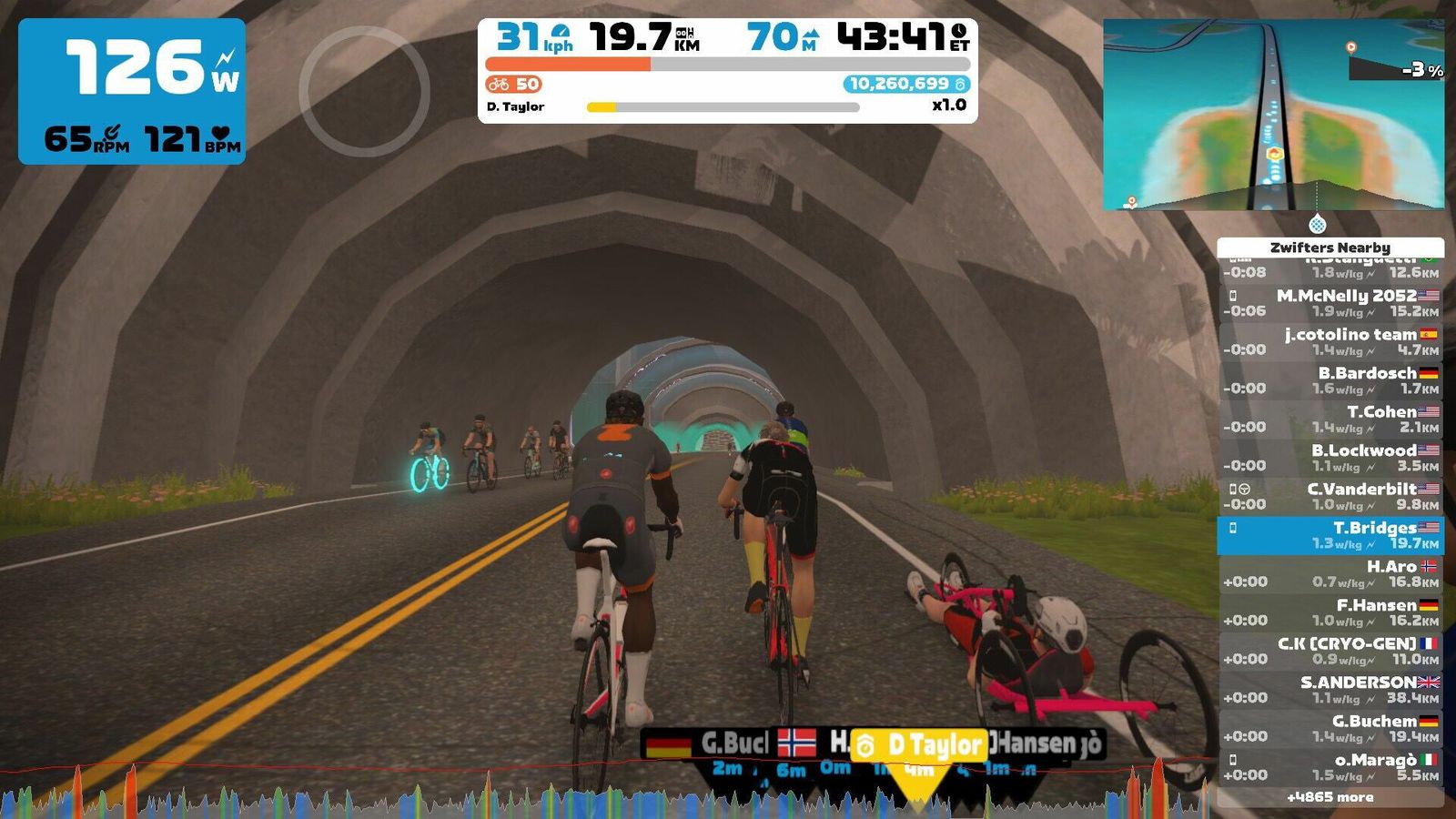Image resolution: width=1456 pixels, height=819 pixels.
Task: View rider C.K (CRYO-GEN)
Action: click(1330, 651)
